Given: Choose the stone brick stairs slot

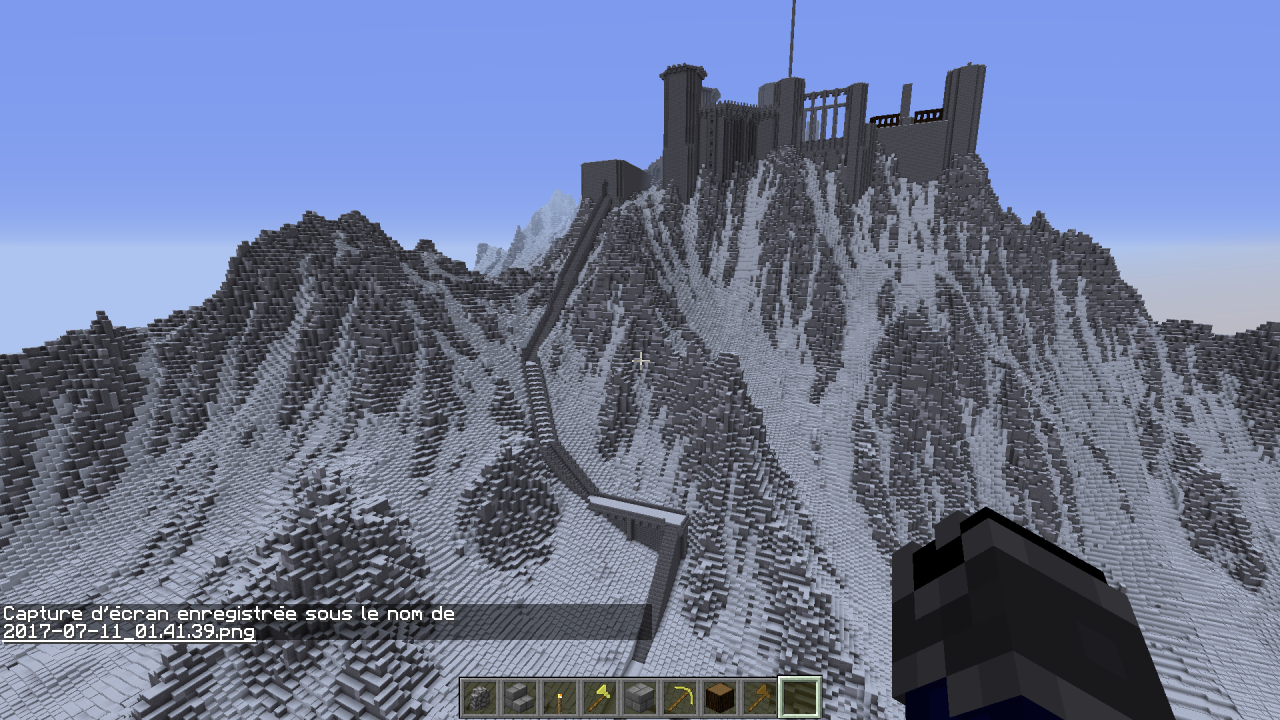Looking at the screenshot, I should coord(519,697).
